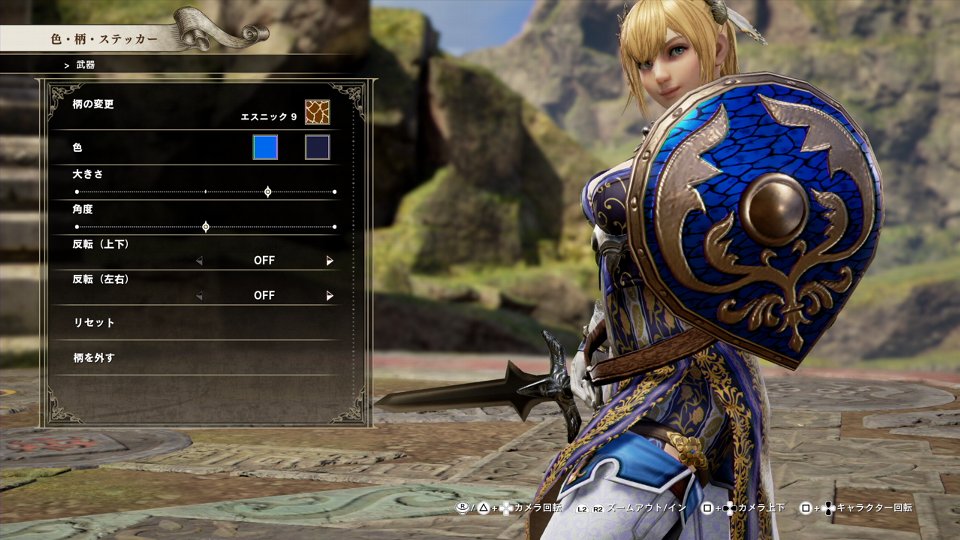Choose 柄を外す to remove the pattern
The height and width of the screenshot is (540, 960).
coord(95,357)
